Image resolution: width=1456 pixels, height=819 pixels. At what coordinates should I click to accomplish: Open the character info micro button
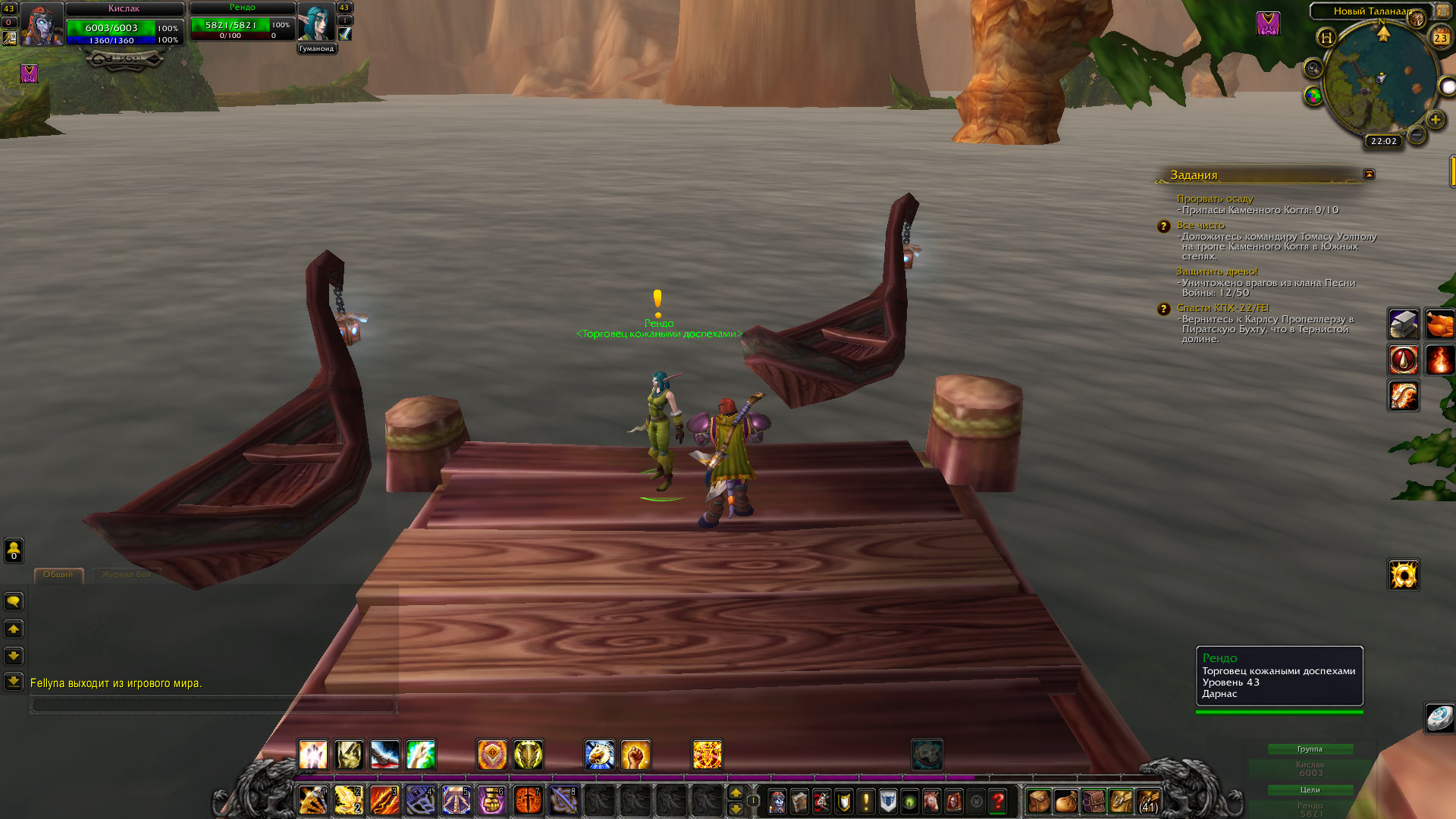coord(777,801)
